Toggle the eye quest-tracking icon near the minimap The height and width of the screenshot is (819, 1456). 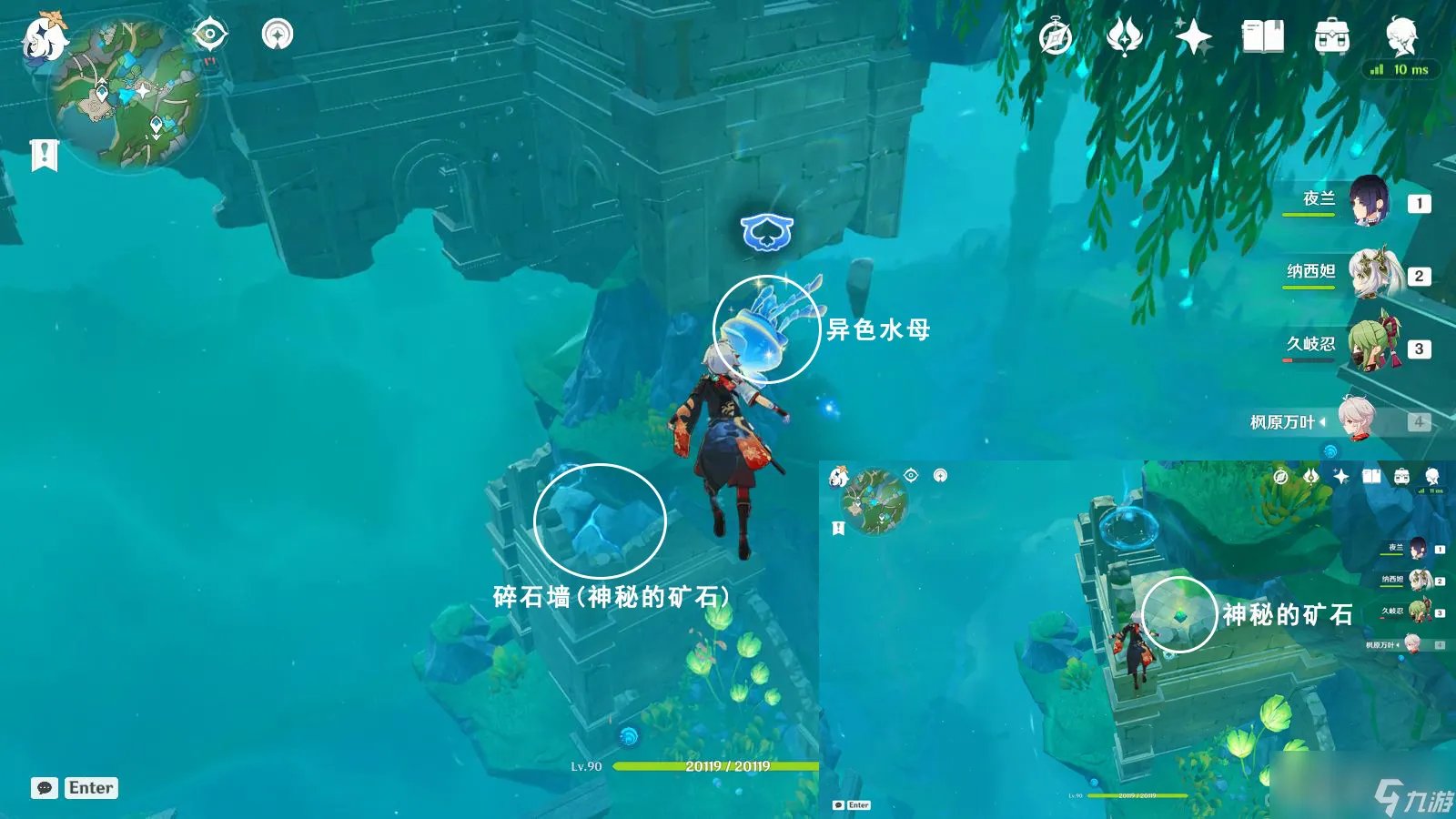point(211,35)
